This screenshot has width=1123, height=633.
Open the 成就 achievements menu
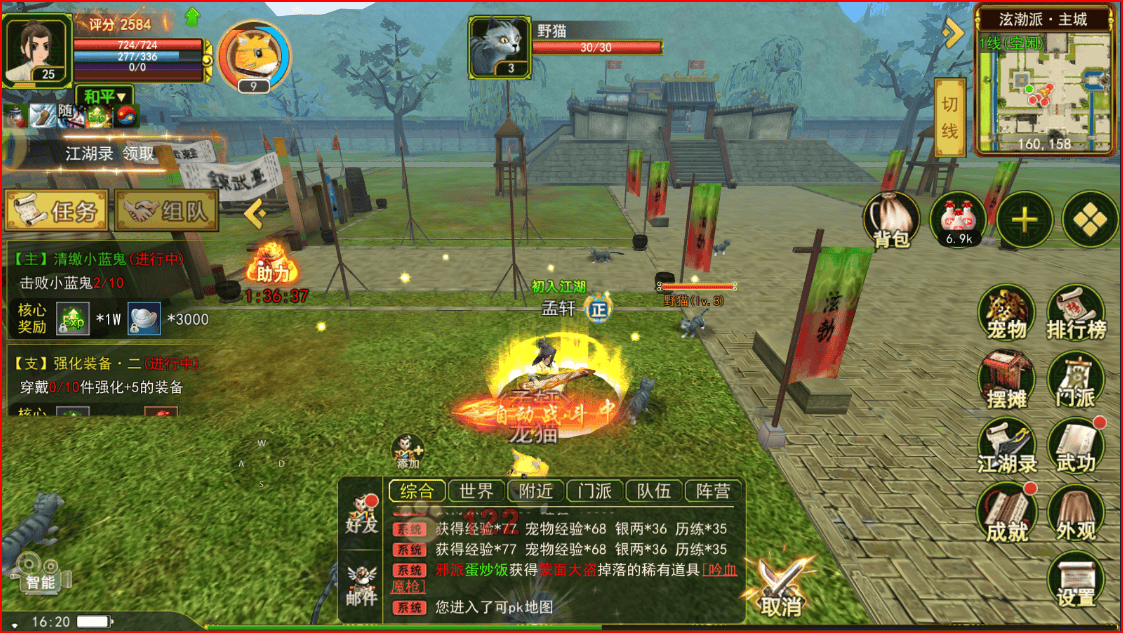tap(1006, 515)
